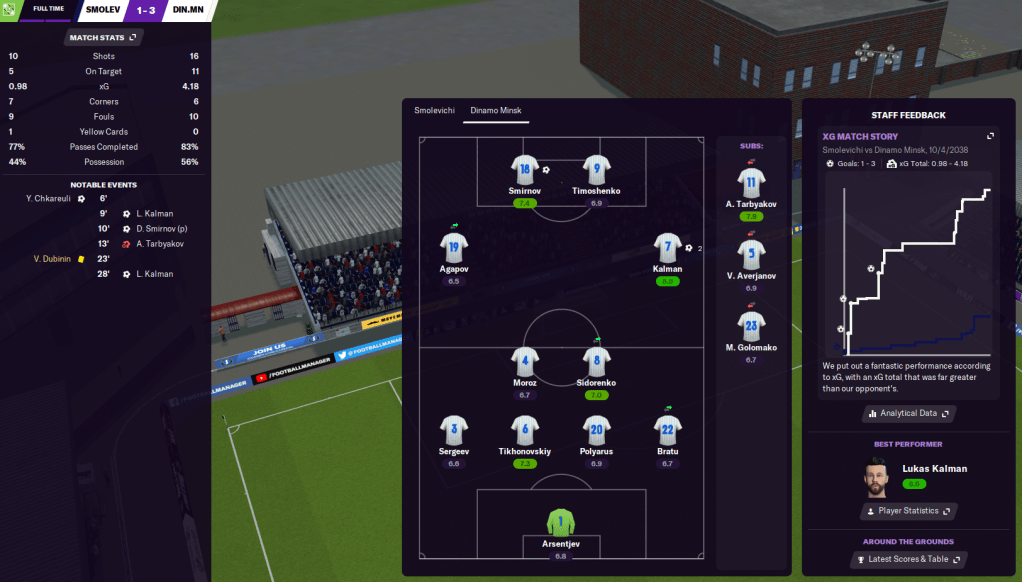Open Latest Scores & Table
Image resolution: width=1022 pixels, height=582 pixels.
(908, 559)
